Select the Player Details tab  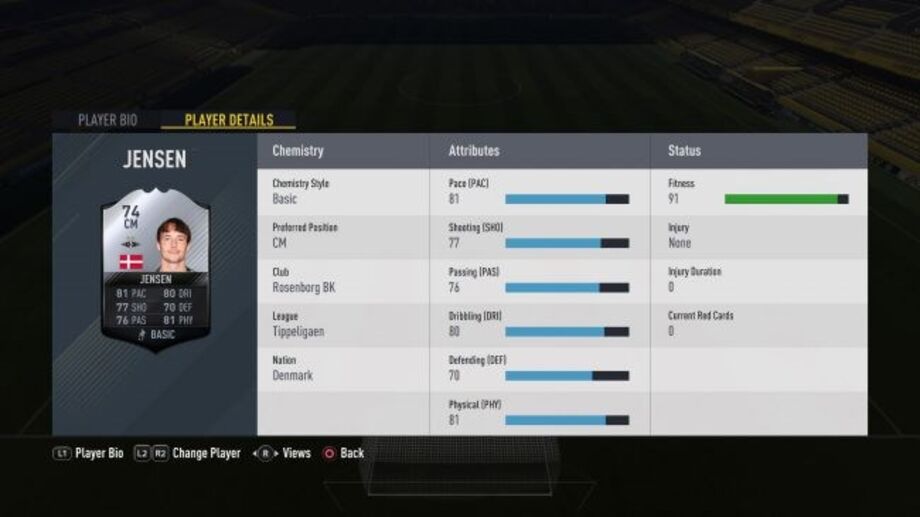pyautogui.click(x=228, y=120)
